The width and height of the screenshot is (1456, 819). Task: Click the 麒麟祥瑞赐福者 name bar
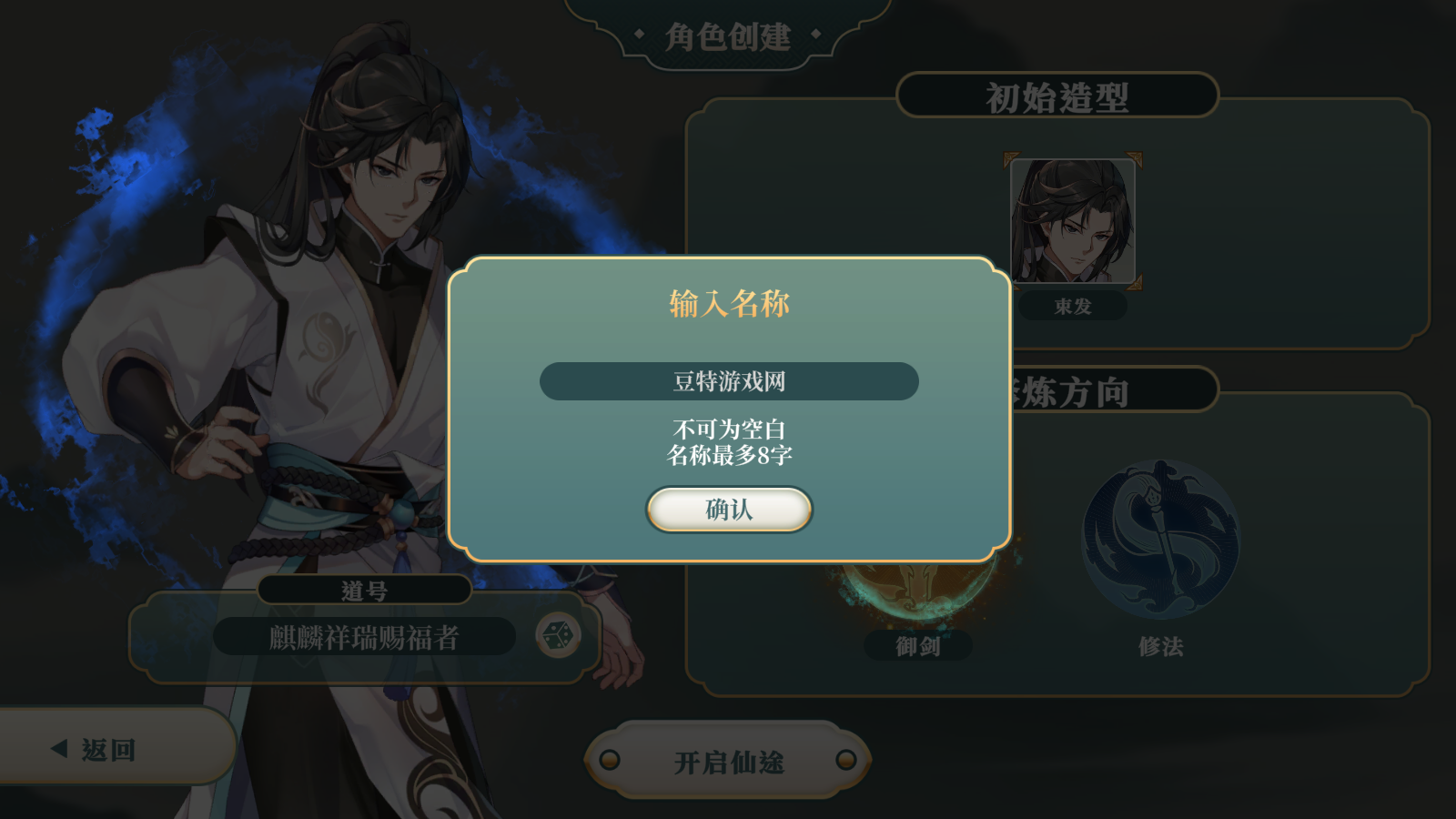click(364, 636)
